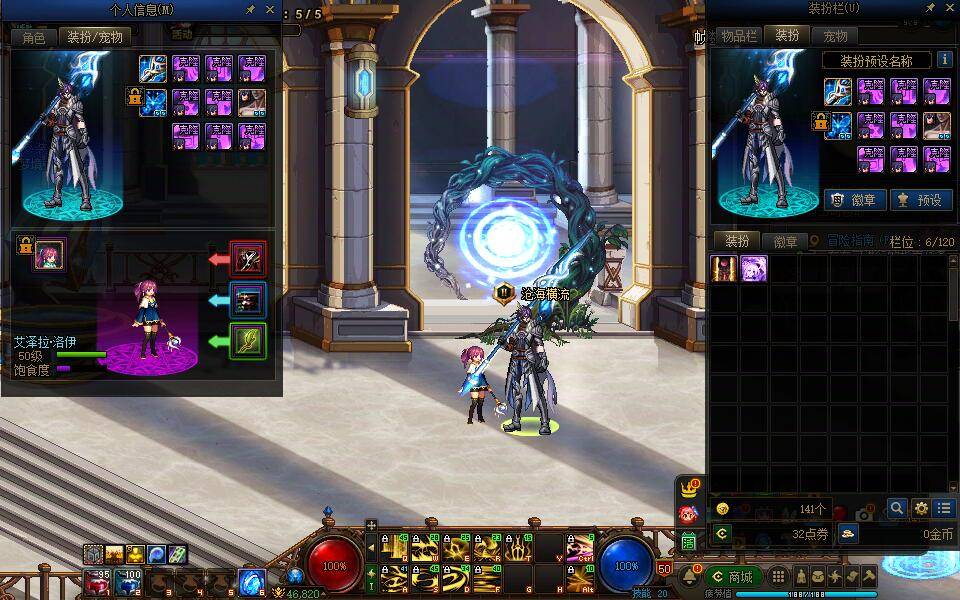
Task: Open the 预设 preset button
Action: point(920,199)
